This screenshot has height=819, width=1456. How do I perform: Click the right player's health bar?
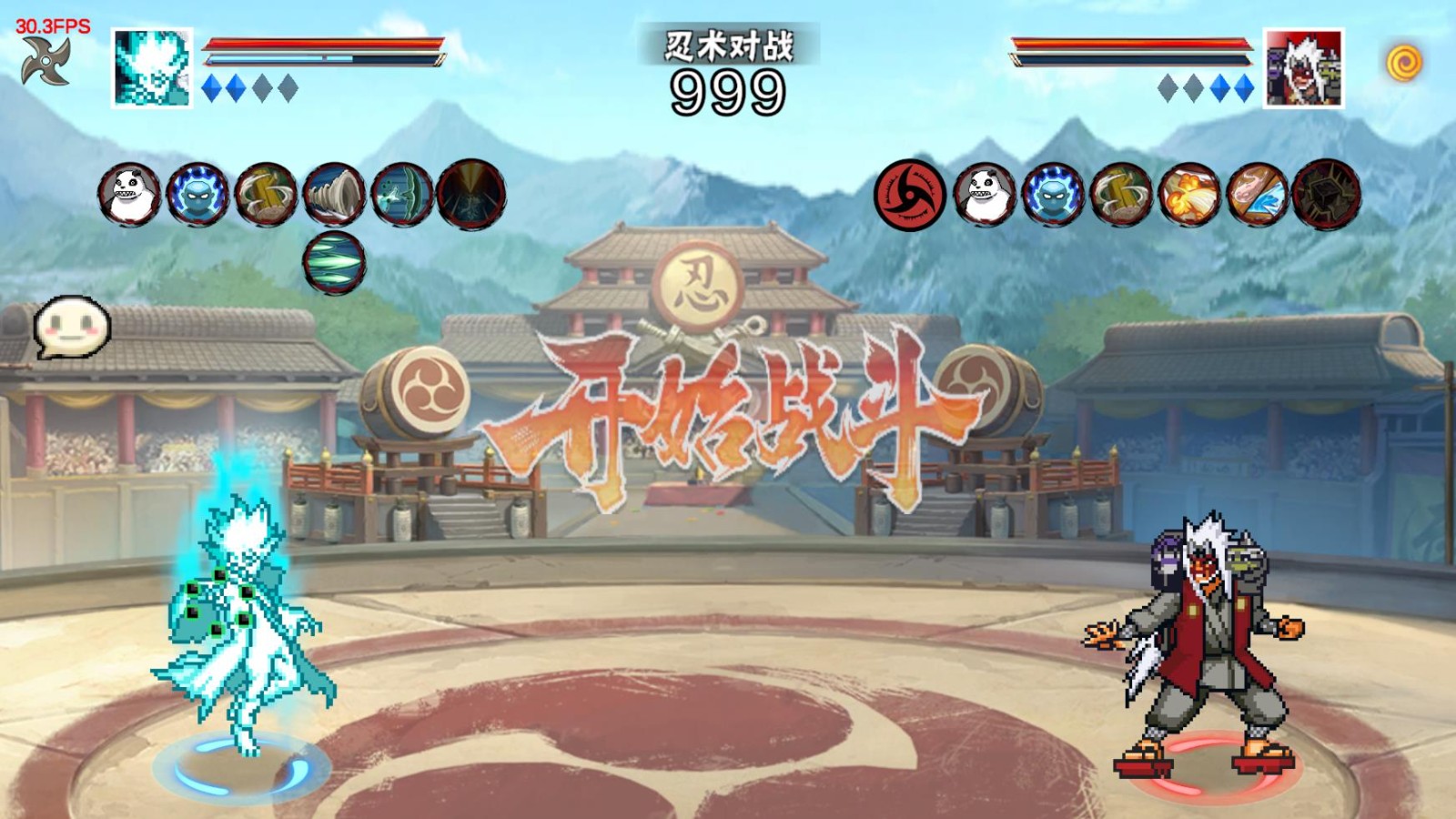(1128, 44)
